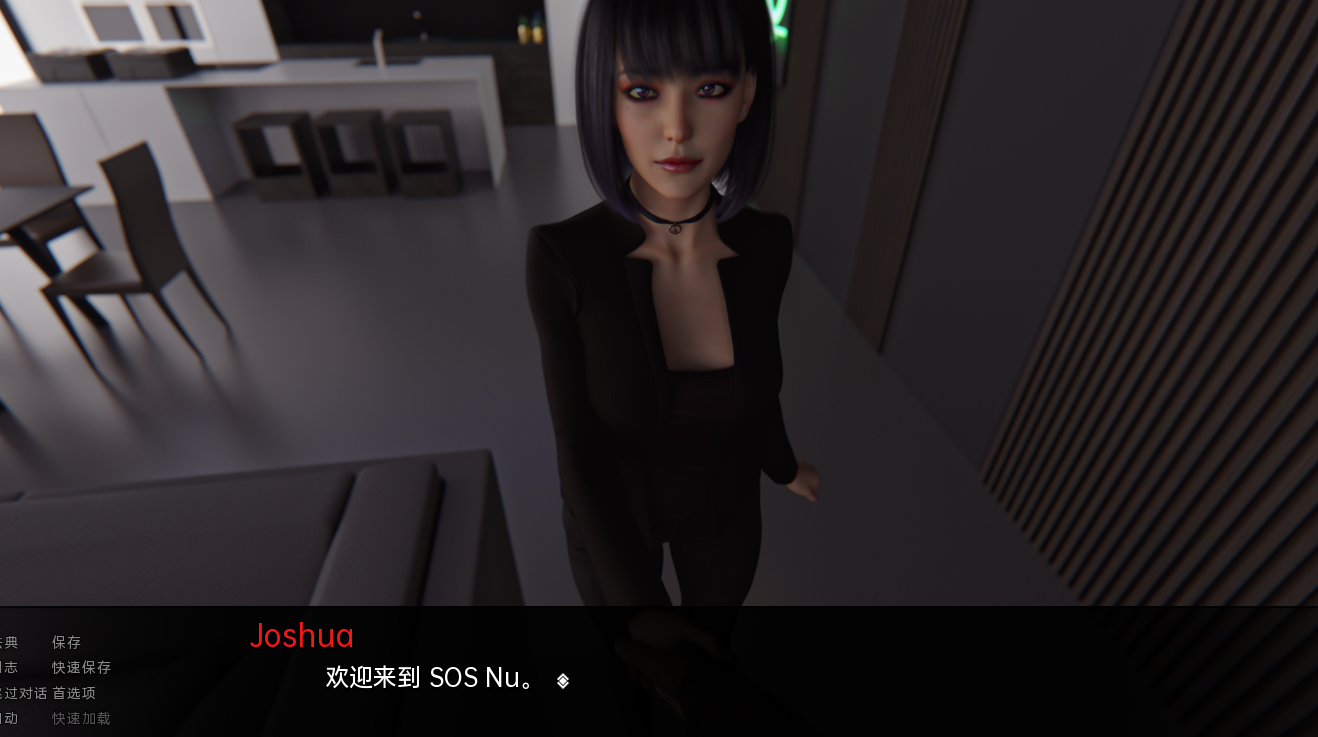Screen dimensions: 1318x737
Task: Open the 日志 dialogue history
Action: [x=8, y=667]
